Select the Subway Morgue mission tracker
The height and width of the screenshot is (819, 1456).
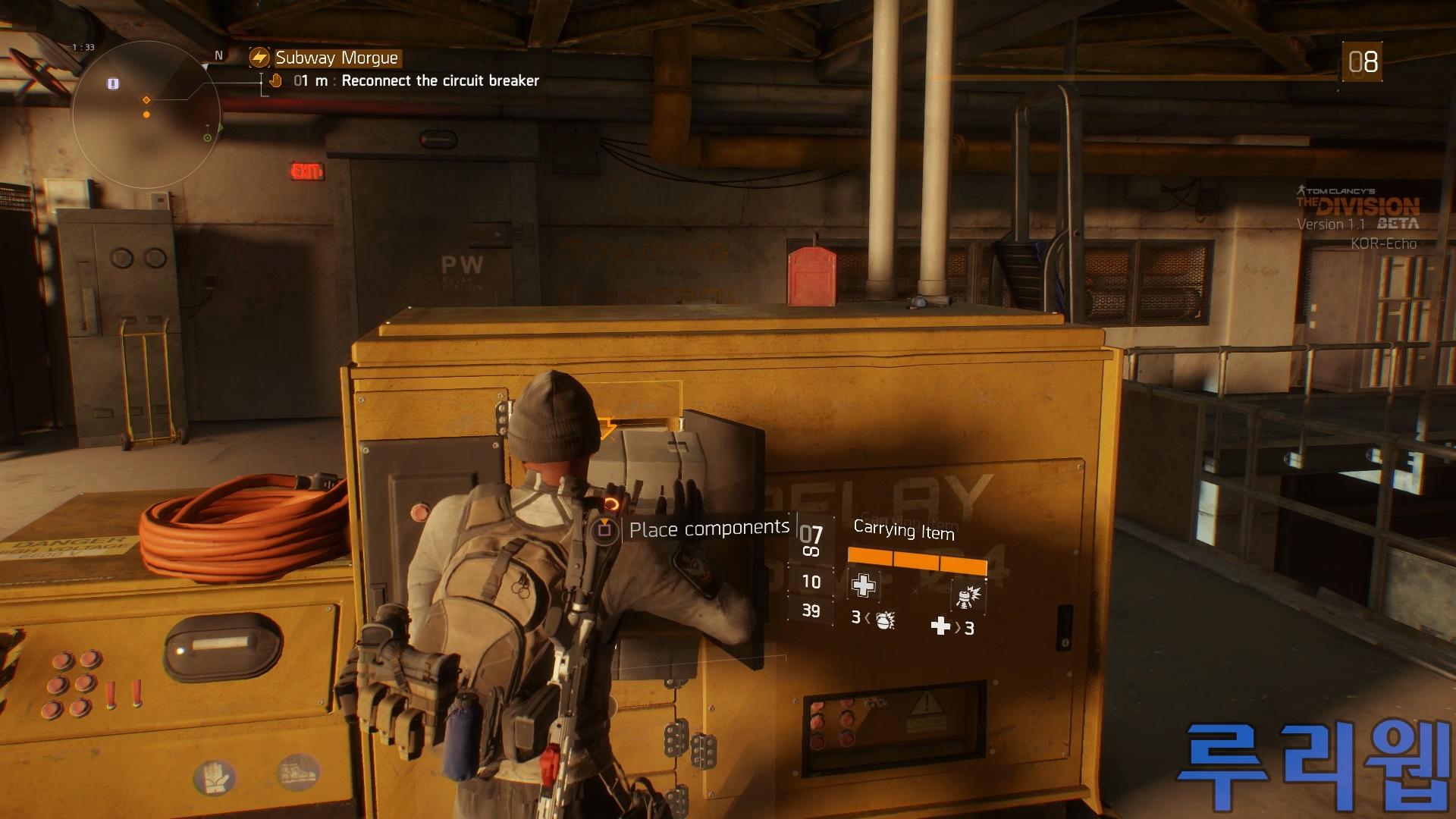(x=336, y=58)
